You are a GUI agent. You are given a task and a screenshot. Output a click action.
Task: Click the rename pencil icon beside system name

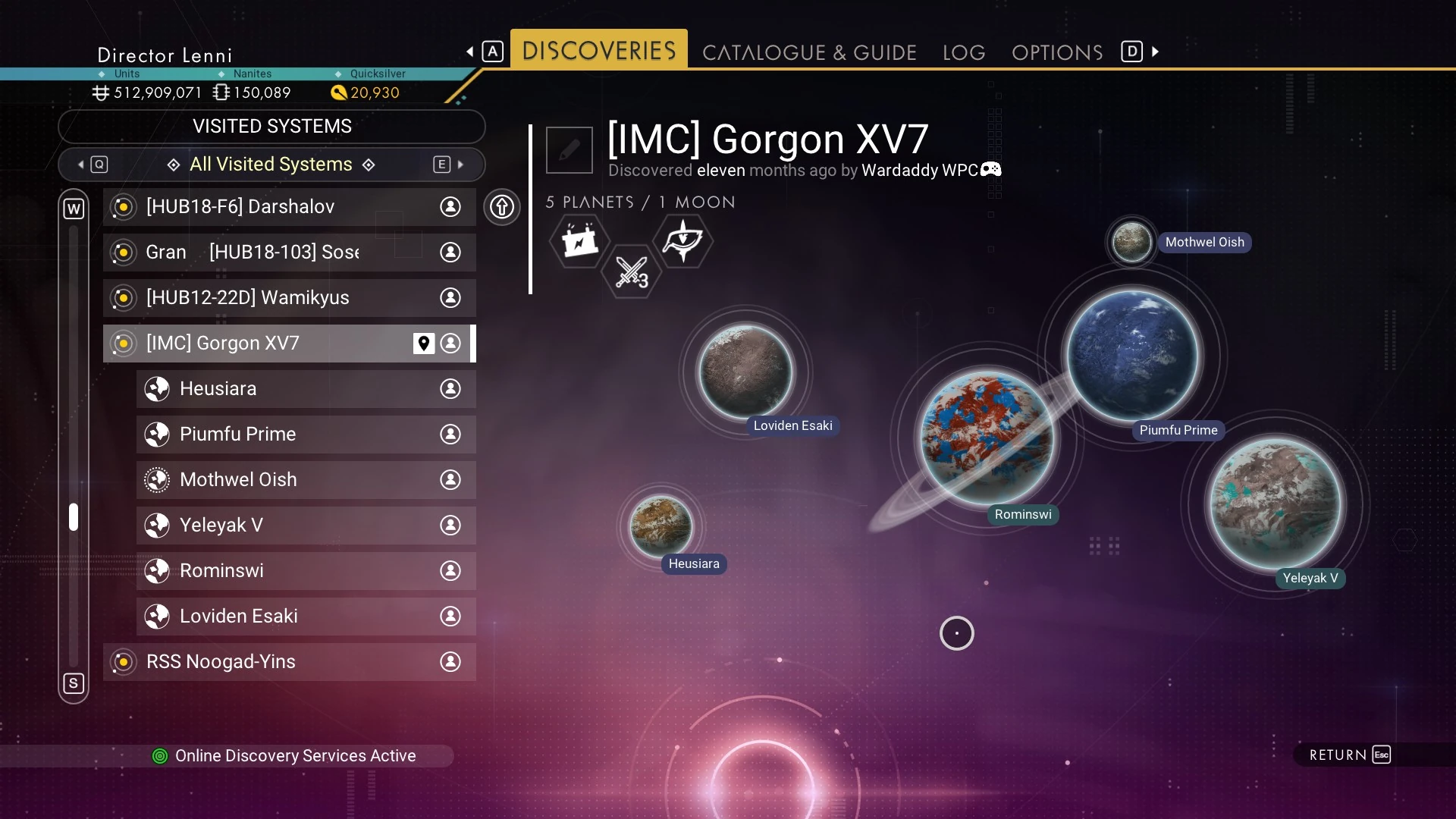570,150
